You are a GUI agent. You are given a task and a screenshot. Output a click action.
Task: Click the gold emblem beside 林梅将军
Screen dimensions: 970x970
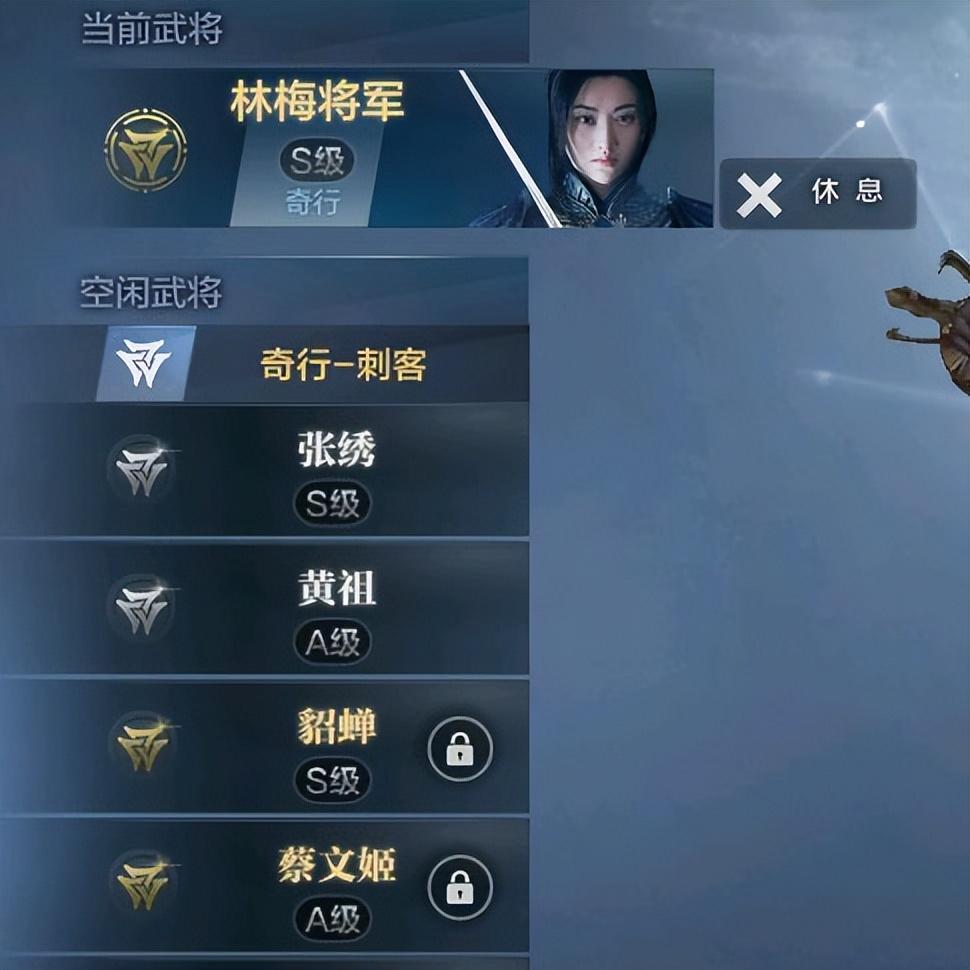pos(146,150)
